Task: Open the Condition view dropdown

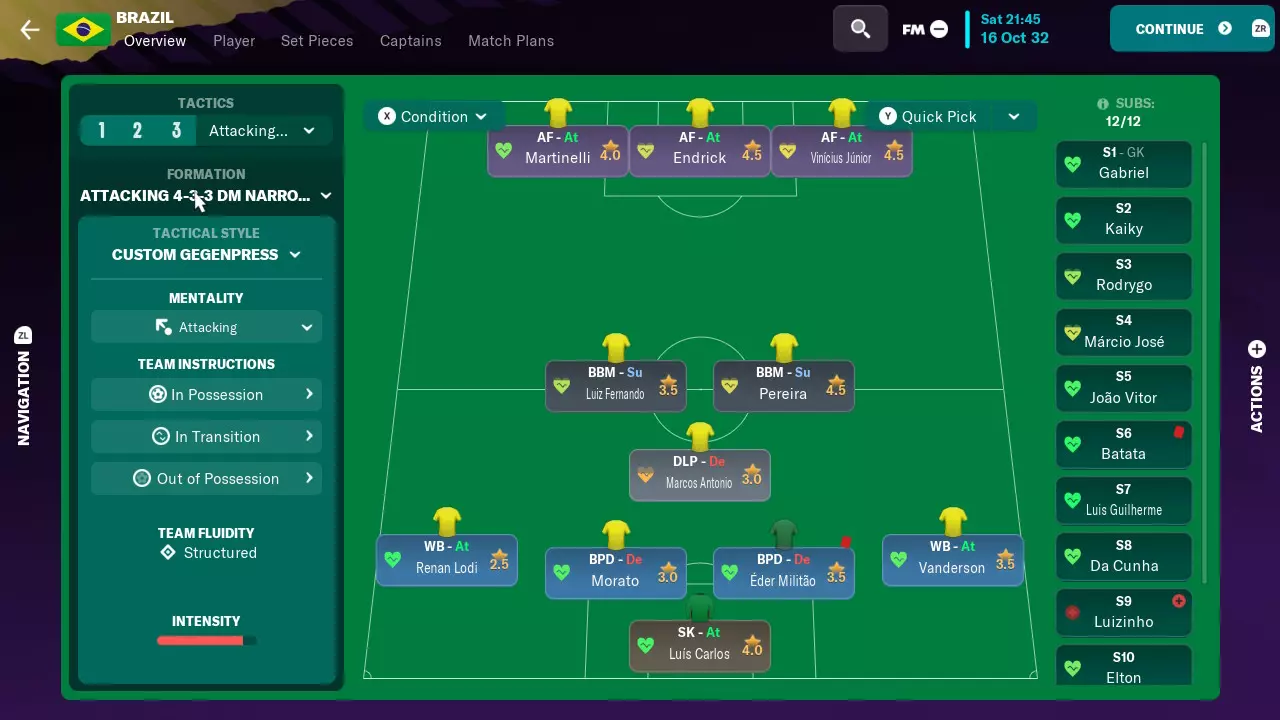Action: [x=434, y=116]
